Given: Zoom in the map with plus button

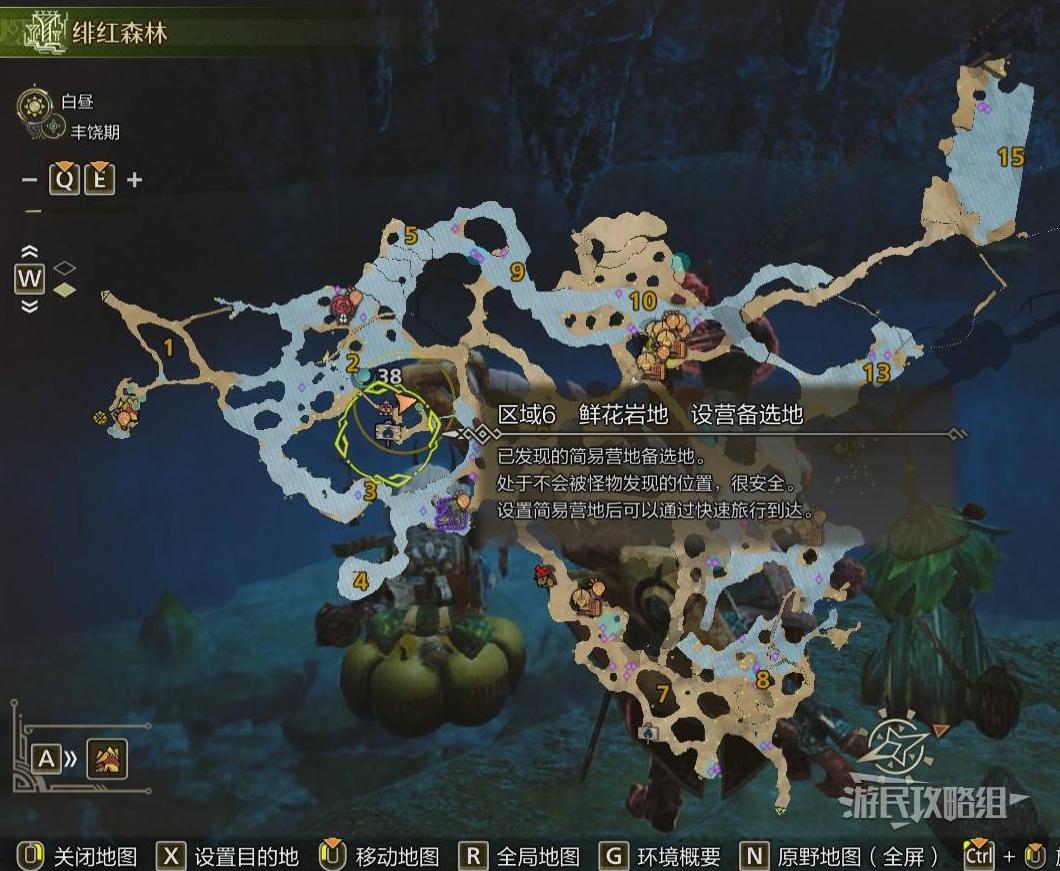Looking at the screenshot, I should point(134,180).
